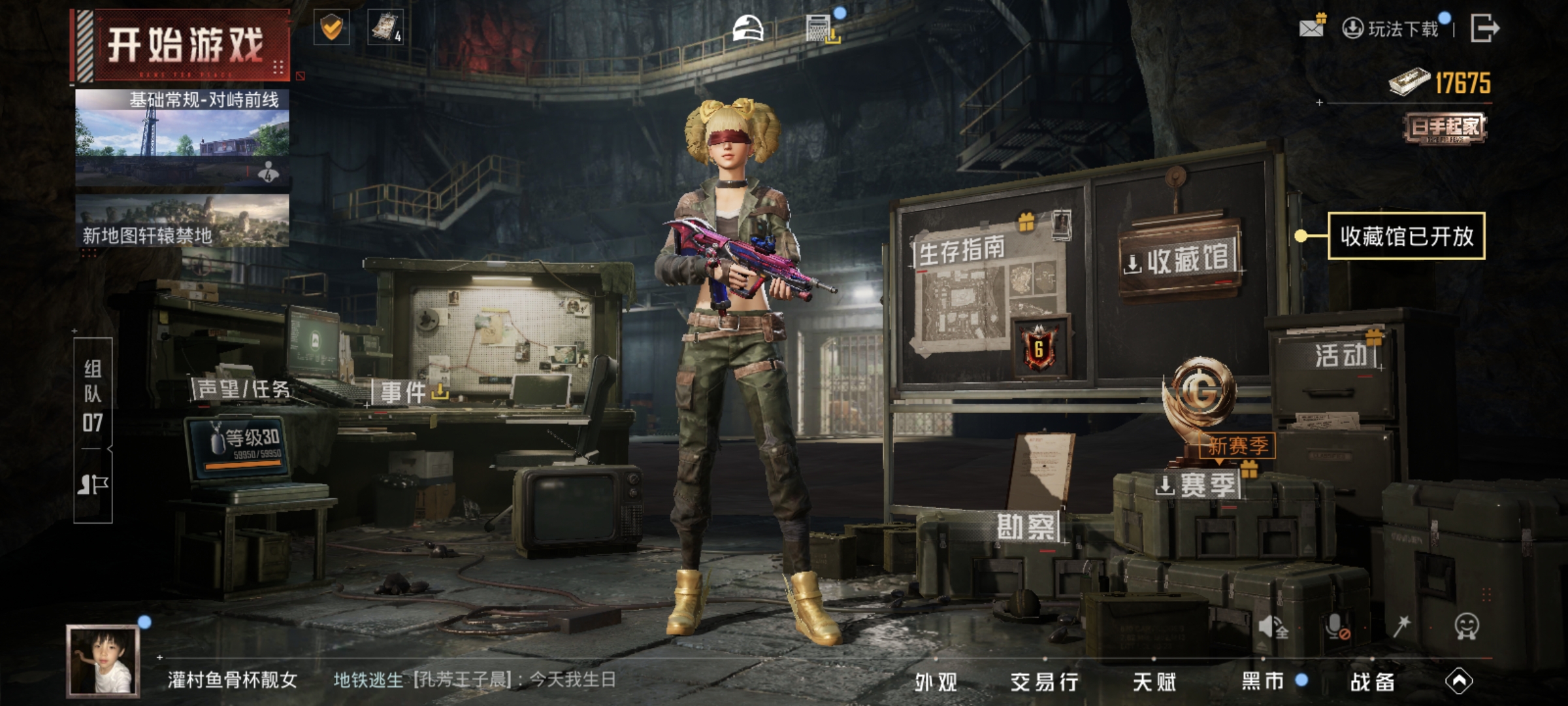Open 玩法下载 mode downloads
The width and height of the screenshot is (1568, 706).
[1393, 29]
